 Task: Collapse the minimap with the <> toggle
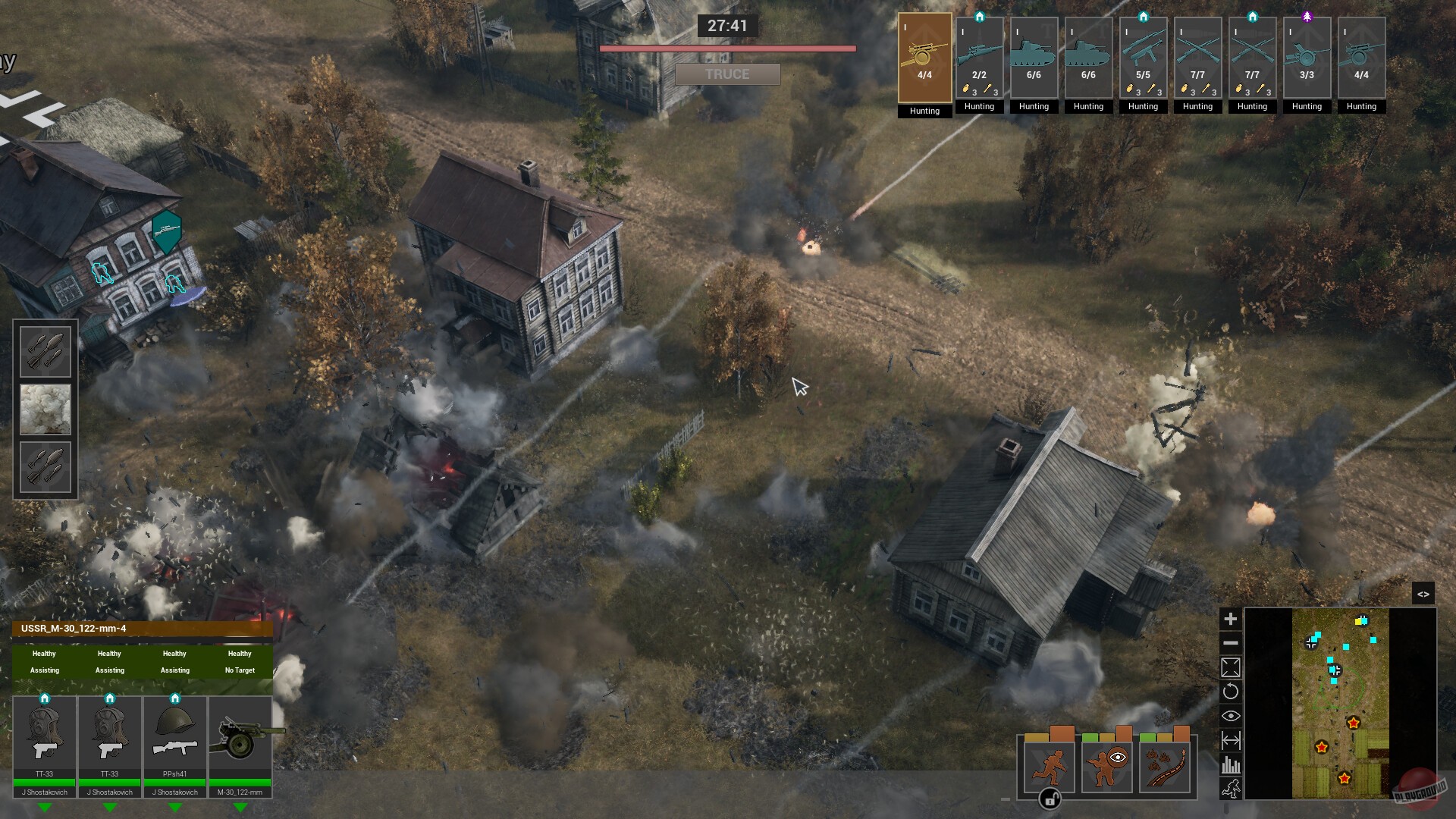coord(1425,594)
